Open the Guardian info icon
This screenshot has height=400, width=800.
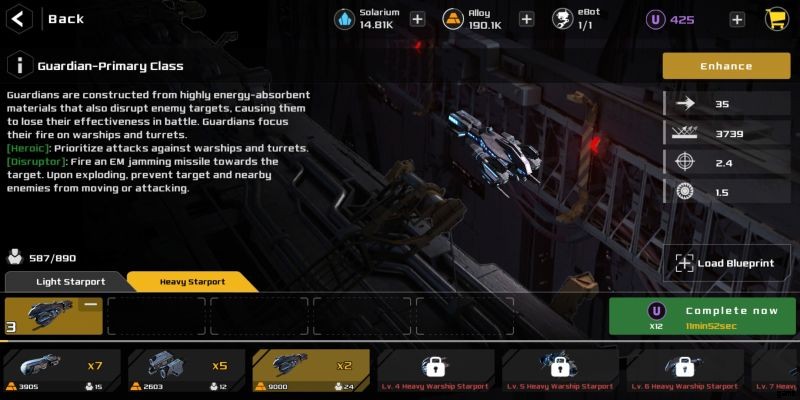pyautogui.click(x=20, y=66)
